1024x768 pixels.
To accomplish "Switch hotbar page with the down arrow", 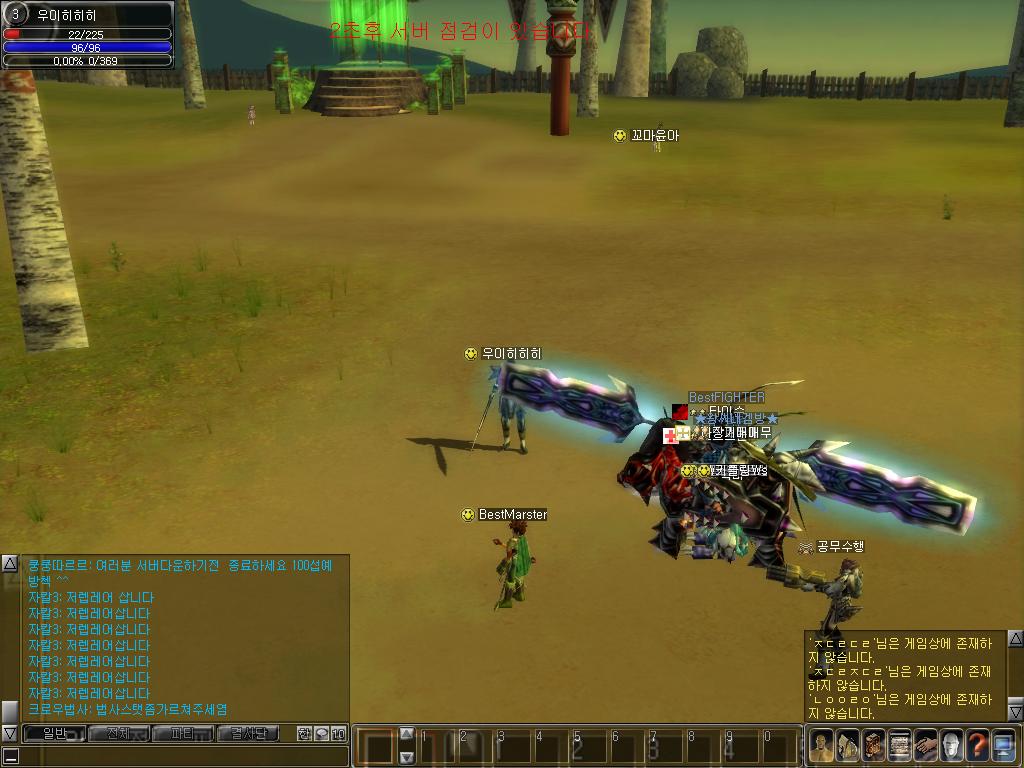I will click(407, 757).
